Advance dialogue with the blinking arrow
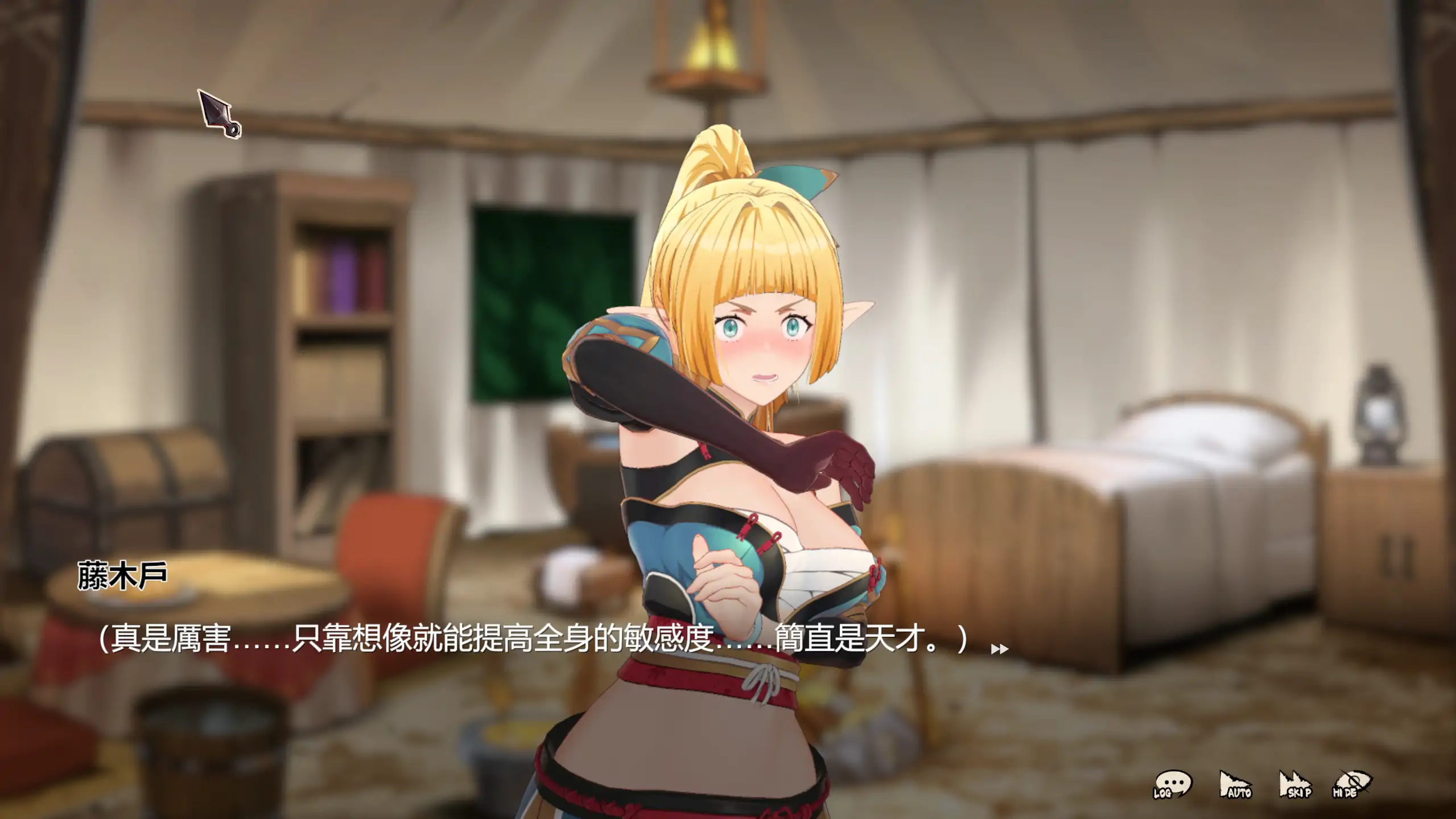 [x=1000, y=649]
